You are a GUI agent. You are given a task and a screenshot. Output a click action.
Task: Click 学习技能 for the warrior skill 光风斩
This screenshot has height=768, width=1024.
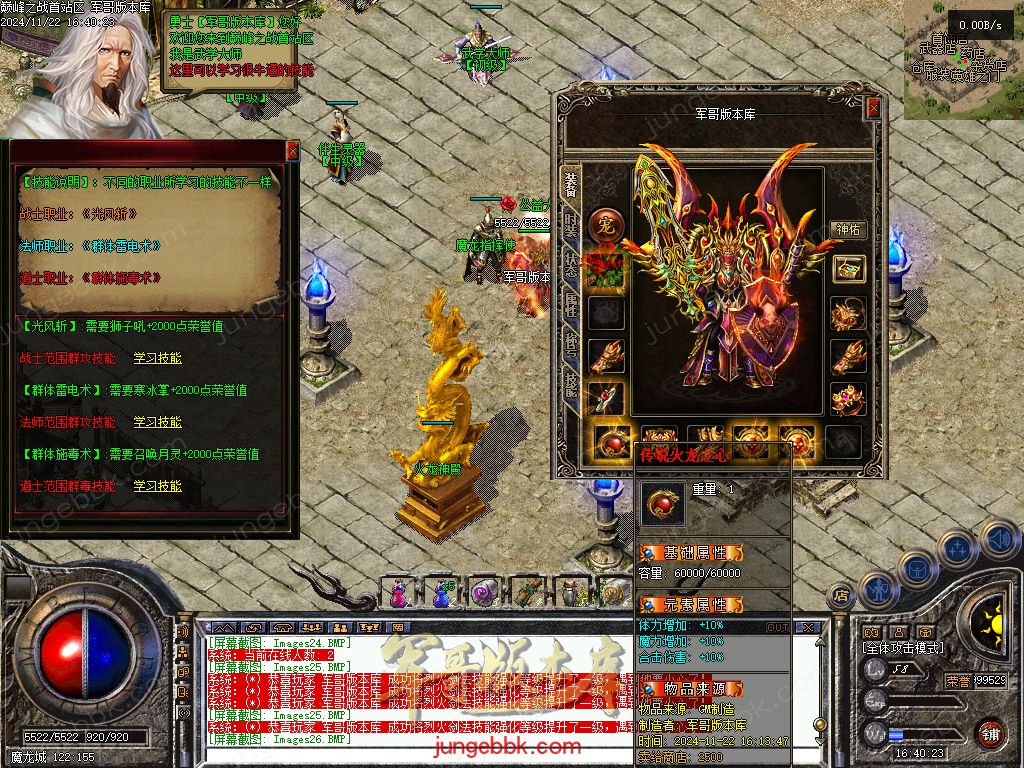(158, 358)
